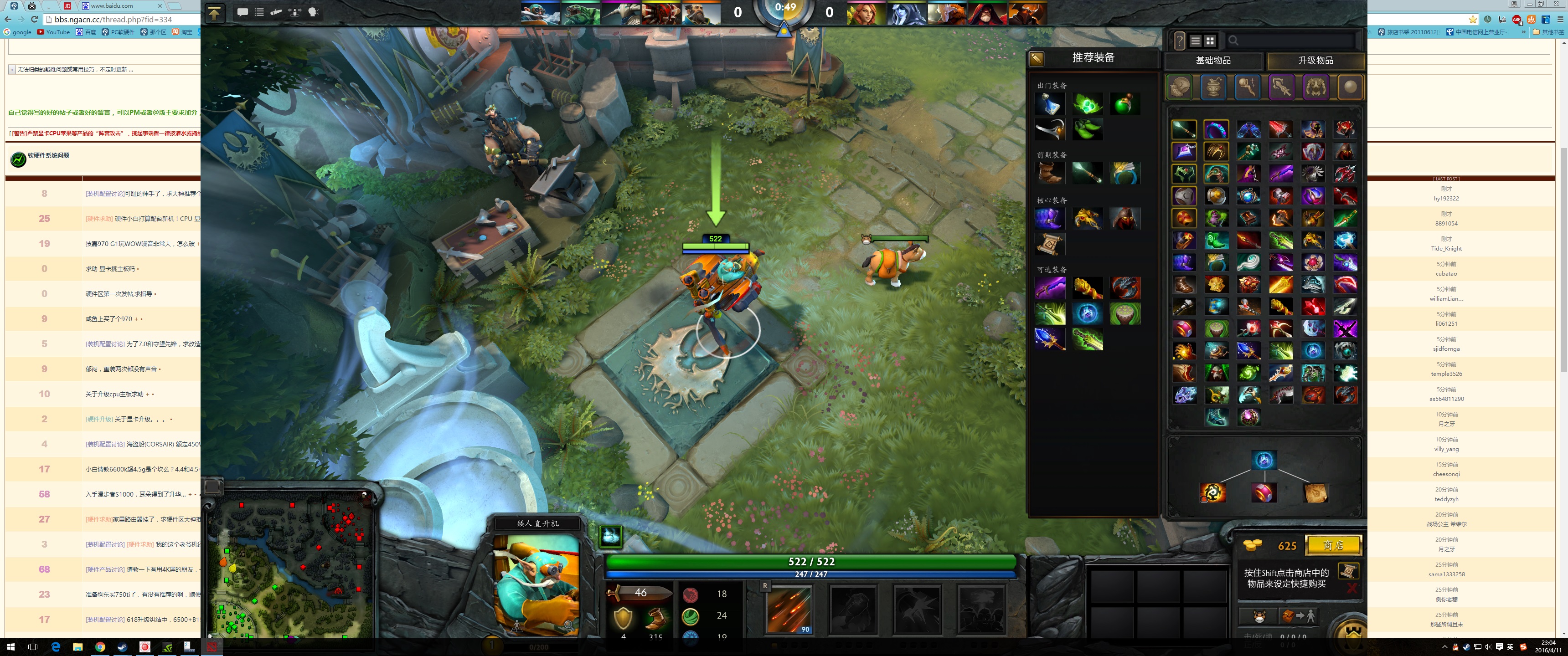Click the shop help question mark icon

tap(1180, 41)
